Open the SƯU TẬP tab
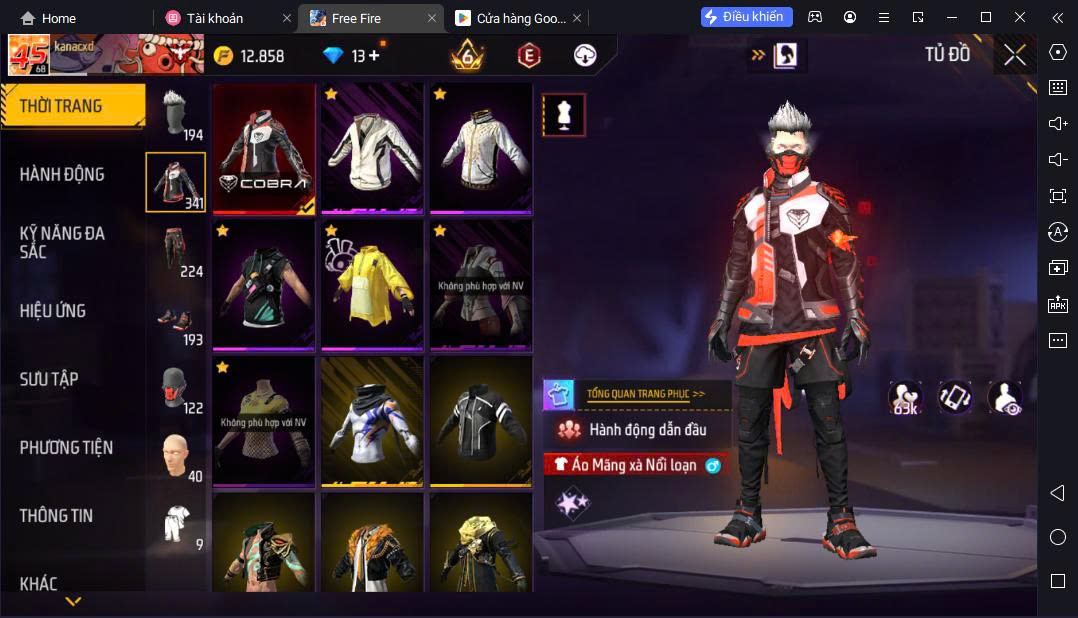The width and height of the screenshot is (1078, 618). coord(49,379)
